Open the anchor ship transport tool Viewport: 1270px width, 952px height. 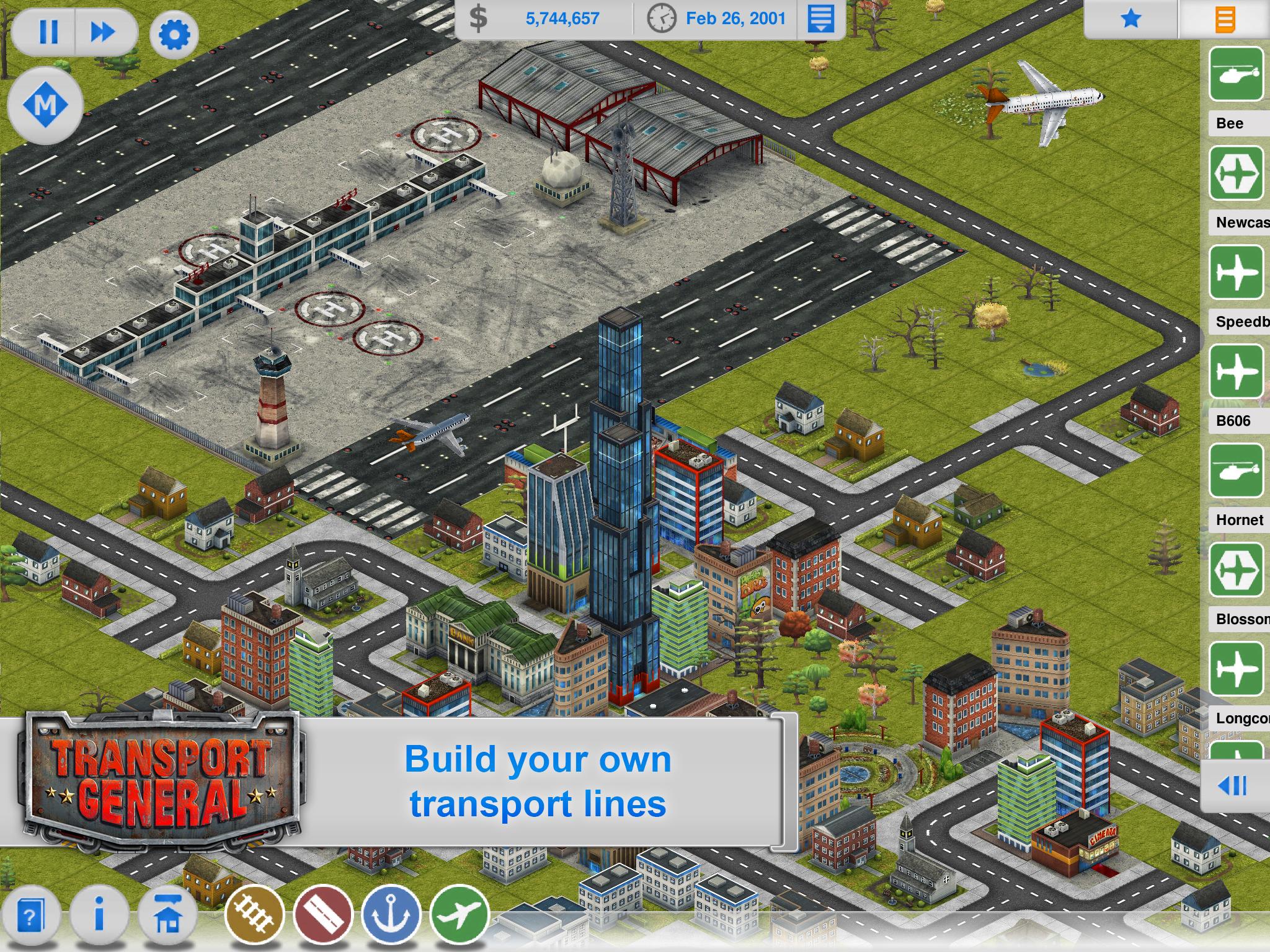391,915
